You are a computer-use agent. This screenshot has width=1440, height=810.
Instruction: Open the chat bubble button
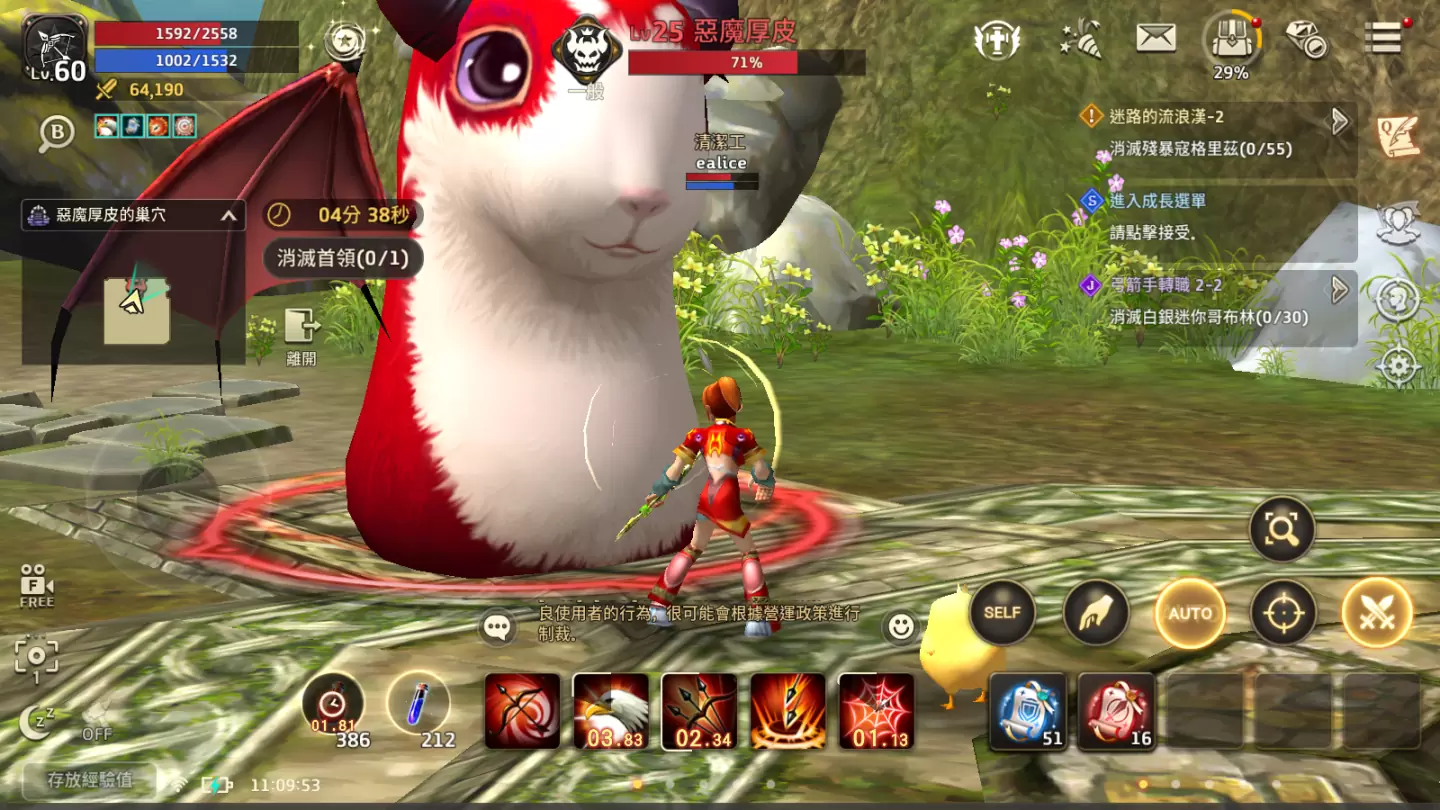click(497, 627)
